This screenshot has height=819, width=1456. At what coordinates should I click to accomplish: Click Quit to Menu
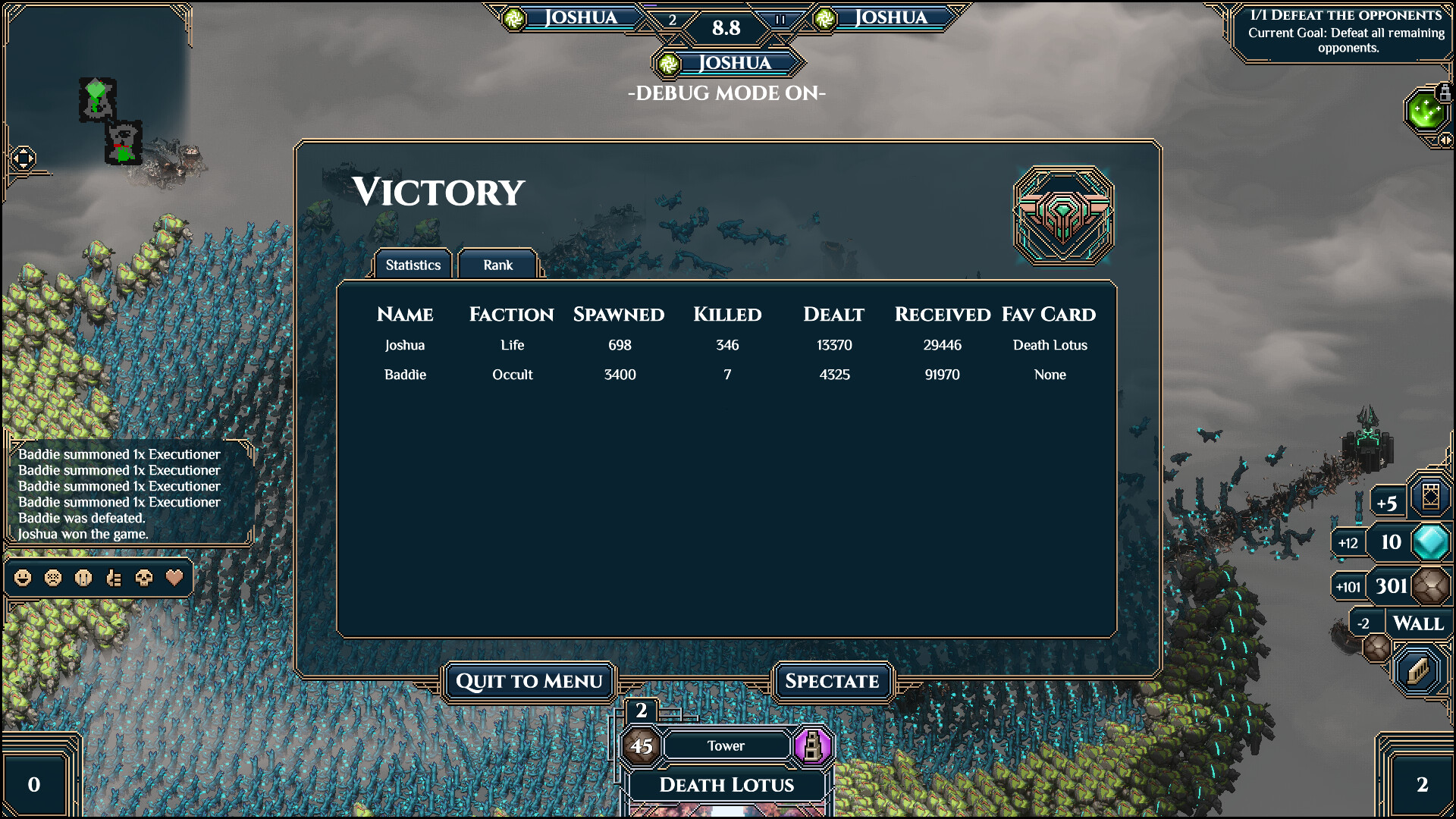click(529, 681)
